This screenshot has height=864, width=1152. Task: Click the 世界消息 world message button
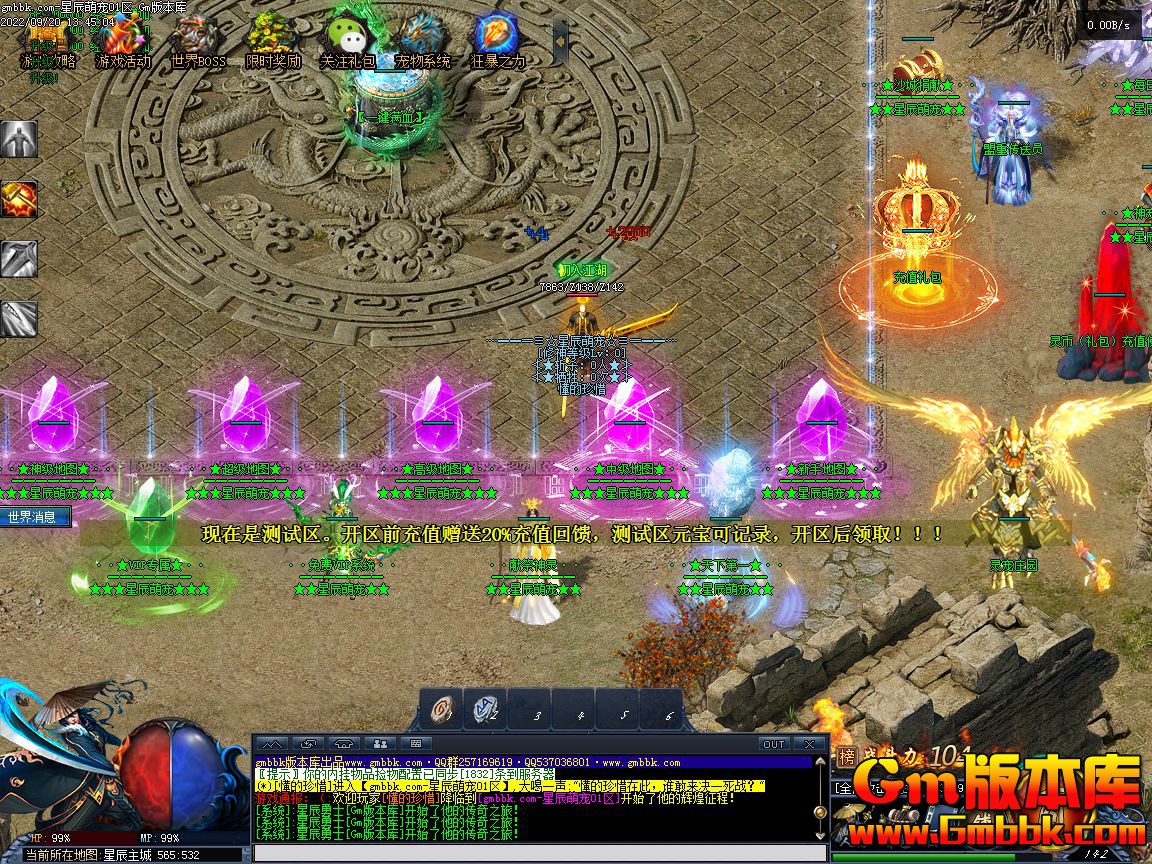pyautogui.click(x=35, y=517)
